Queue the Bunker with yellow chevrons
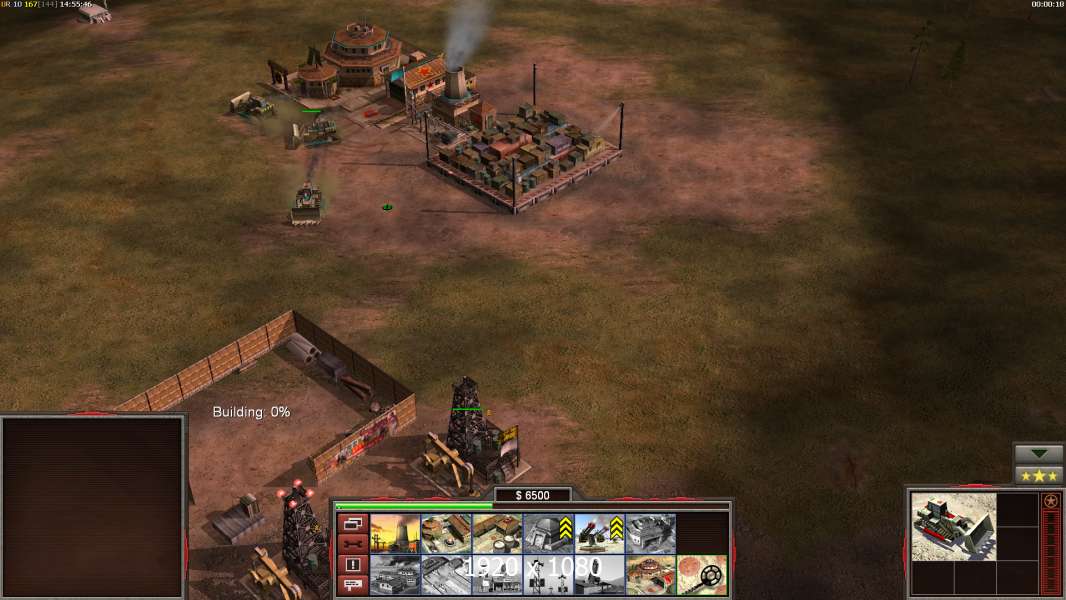The image size is (1066, 600). 548,533
